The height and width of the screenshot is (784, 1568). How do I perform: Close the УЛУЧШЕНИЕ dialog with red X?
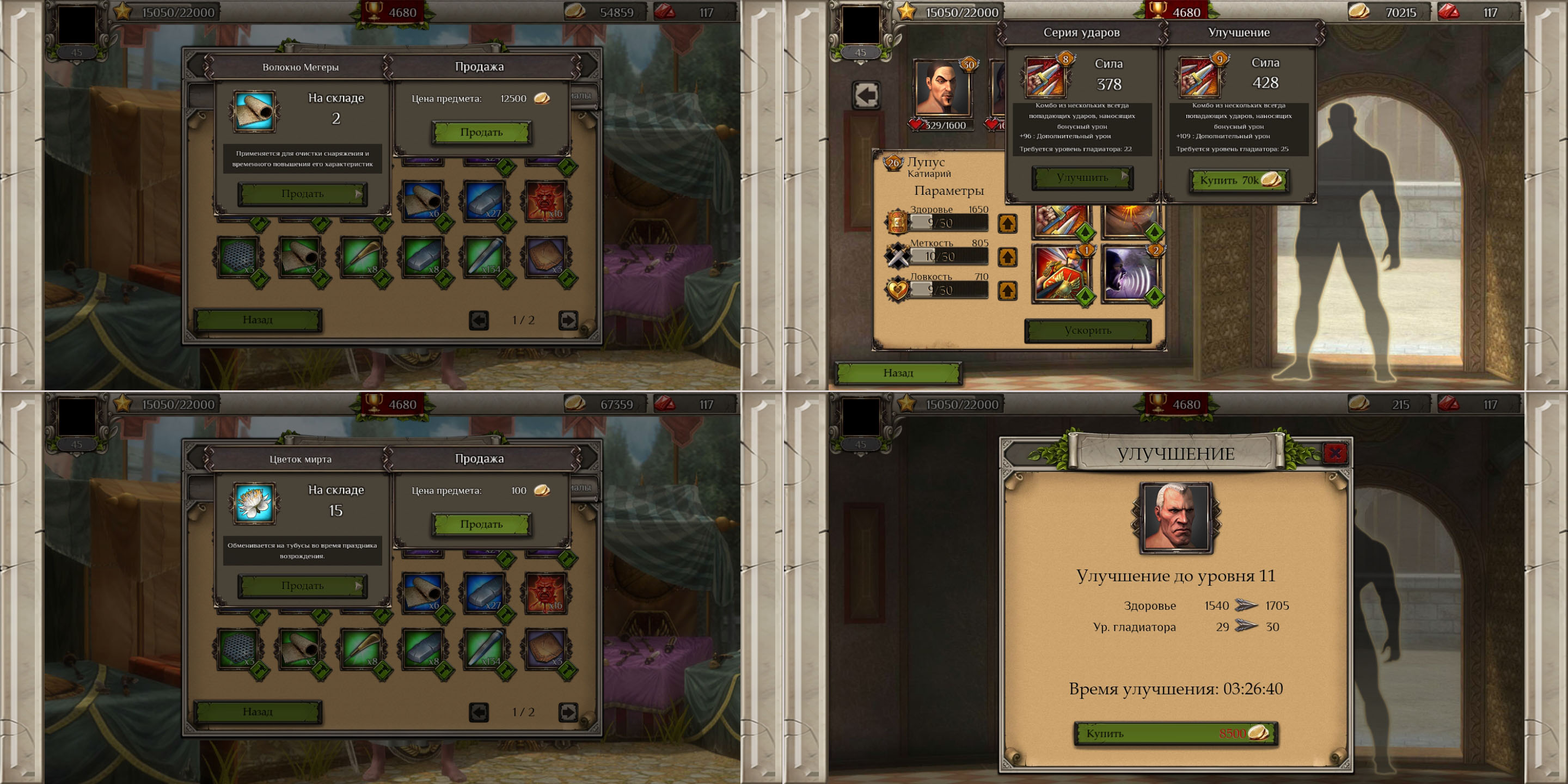[1335, 452]
